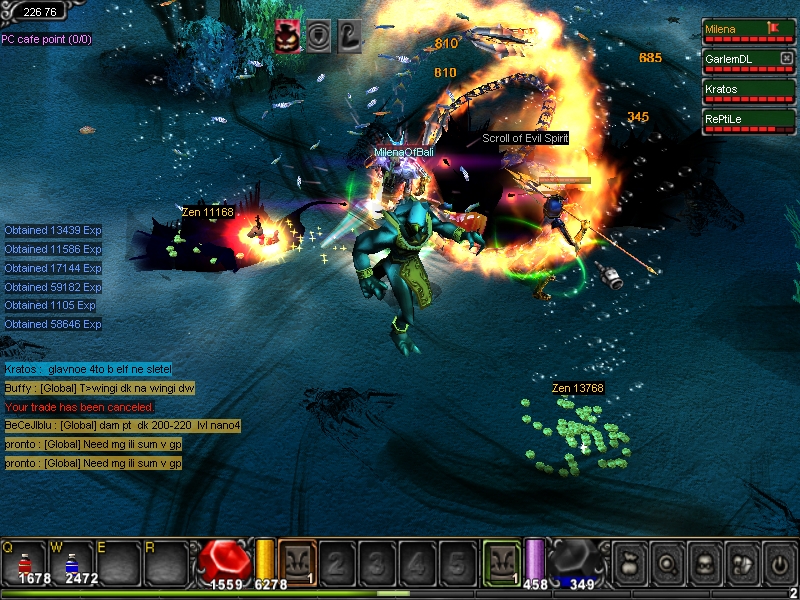Click the red demon face buff icon
Screen dimensions: 800x600
tap(289, 35)
